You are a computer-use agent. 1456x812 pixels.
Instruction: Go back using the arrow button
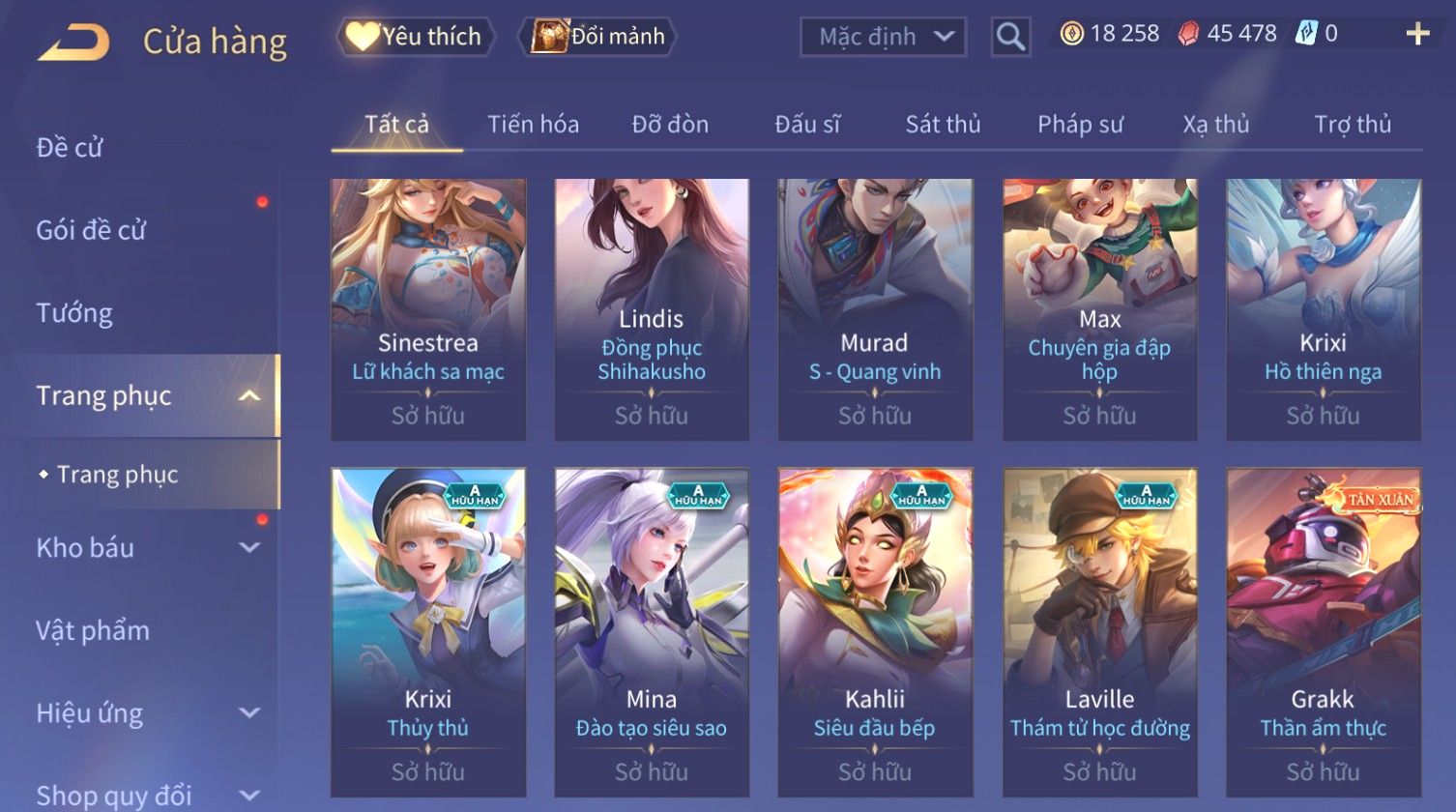coord(74,42)
